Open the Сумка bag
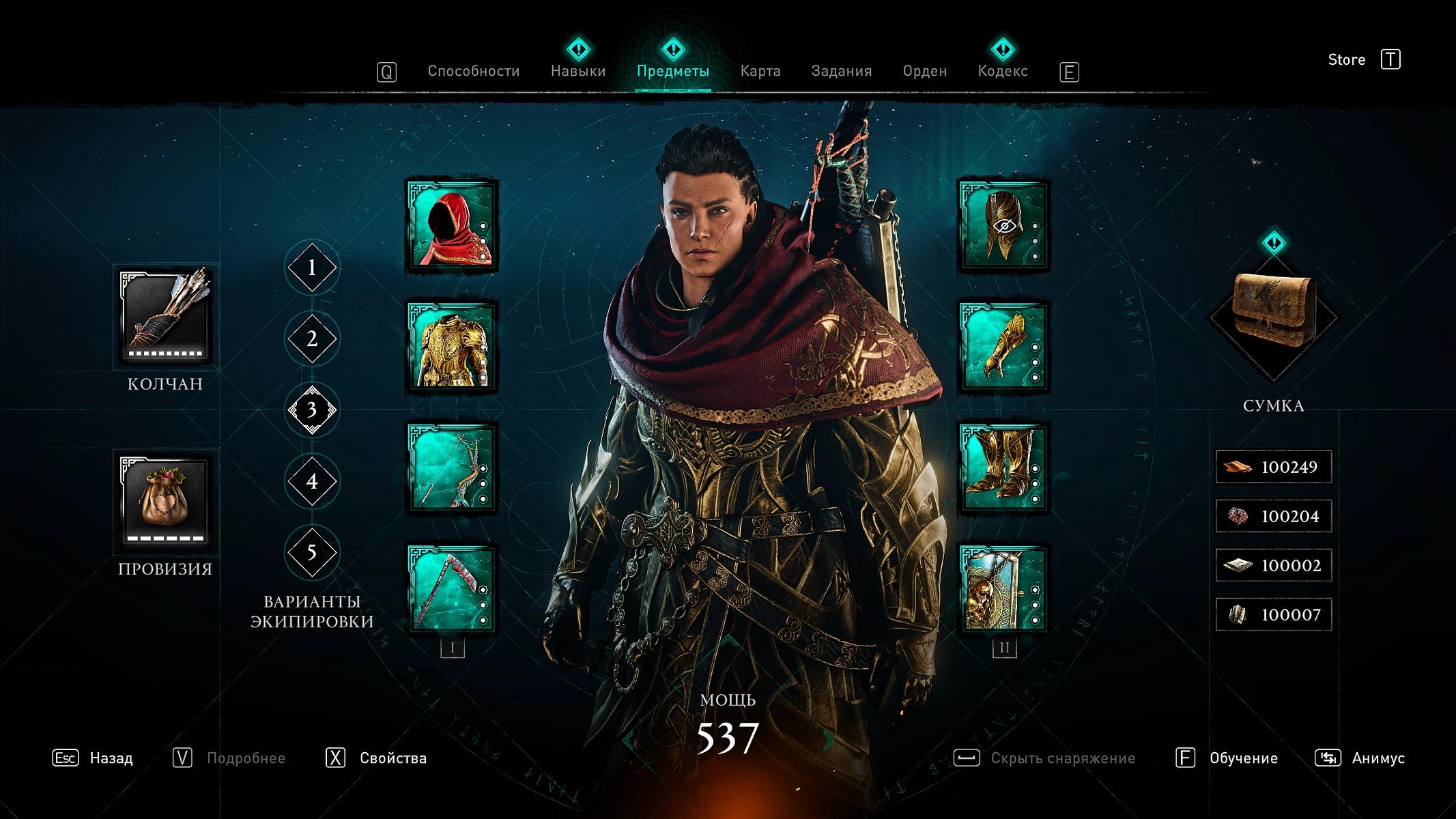The image size is (1456, 819). pyautogui.click(x=1273, y=316)
